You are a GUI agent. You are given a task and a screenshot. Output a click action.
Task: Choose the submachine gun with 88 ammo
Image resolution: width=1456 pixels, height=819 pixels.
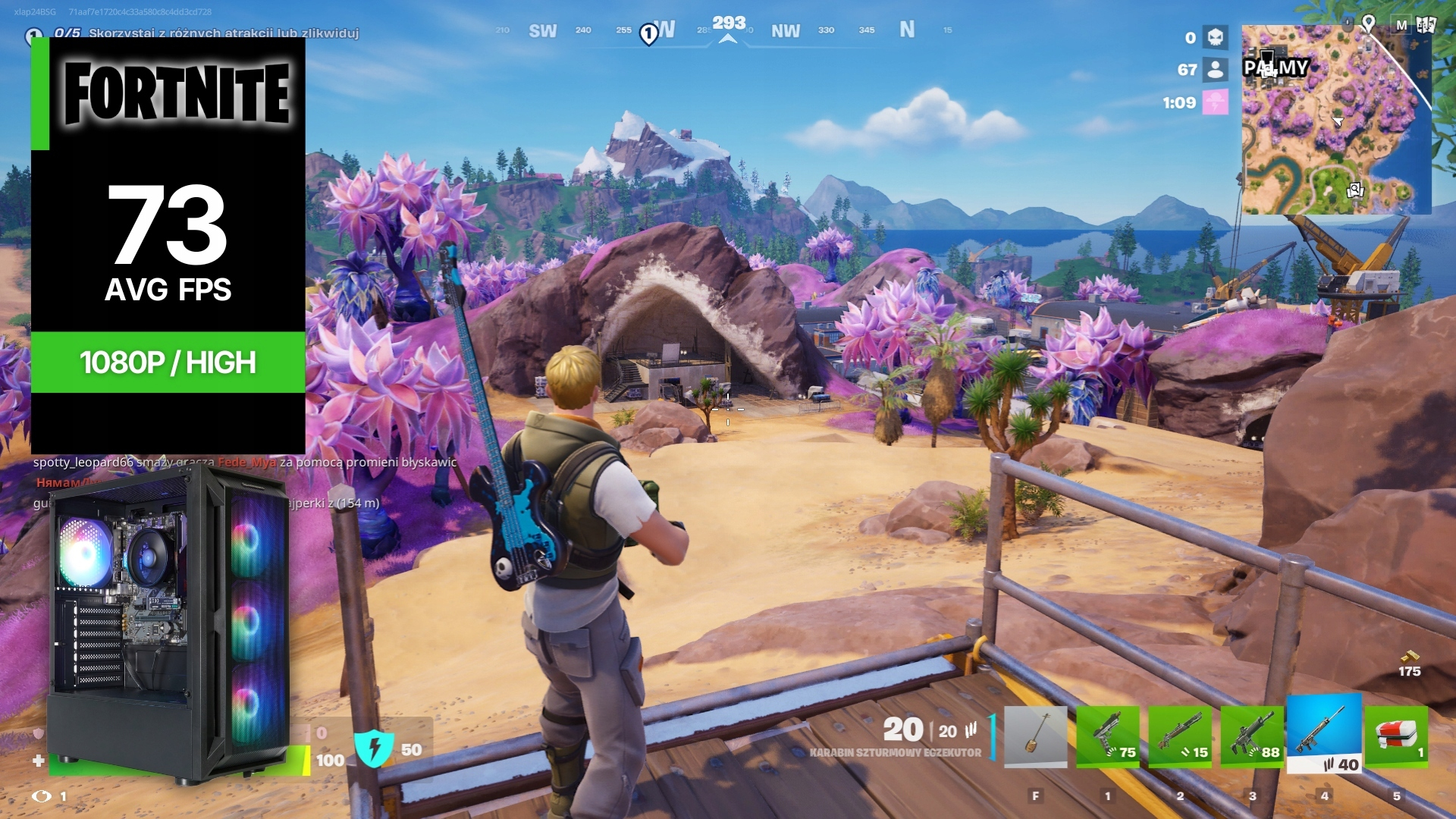[1252, 736]
